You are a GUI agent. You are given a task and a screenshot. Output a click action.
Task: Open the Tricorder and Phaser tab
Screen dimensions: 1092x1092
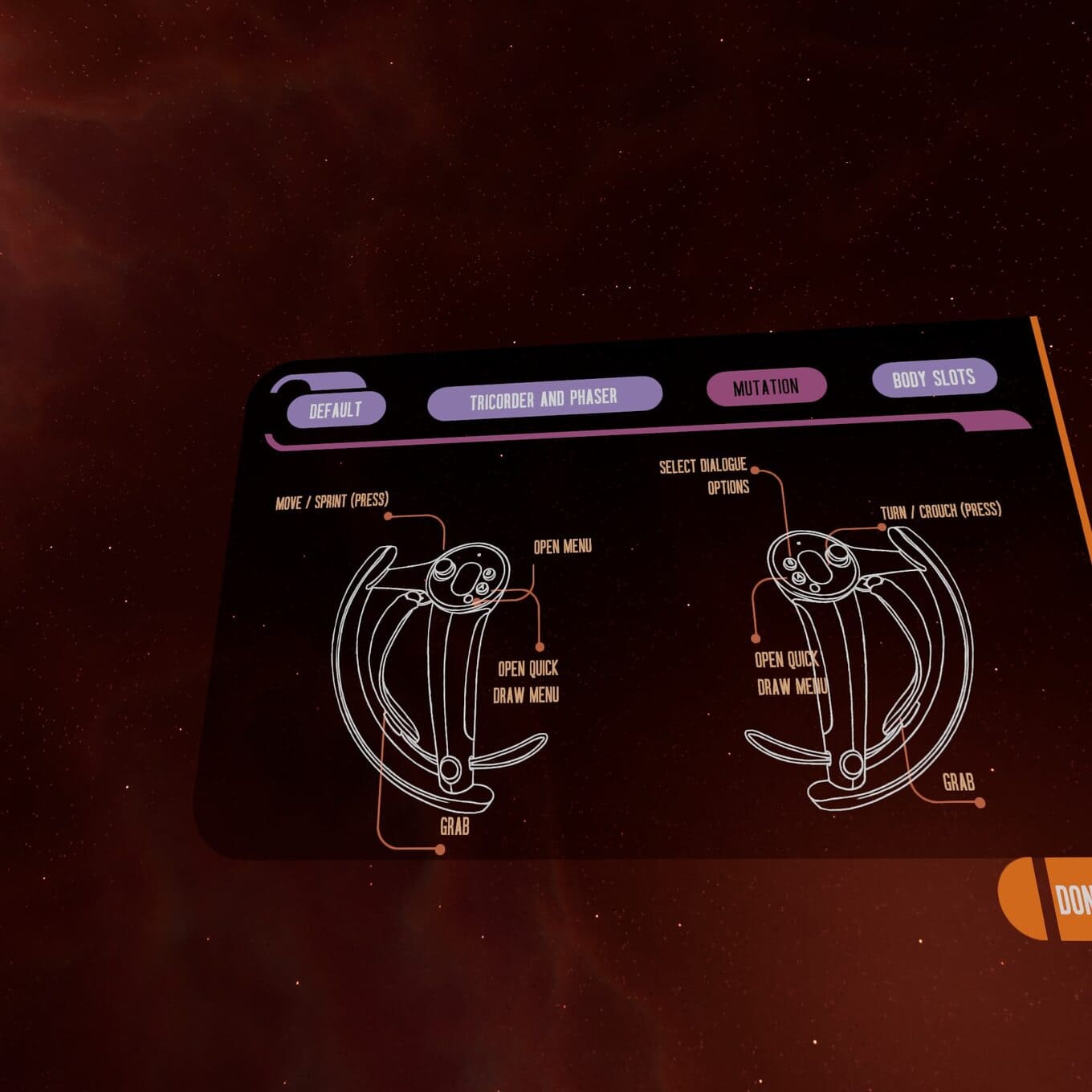(x=544, y=398)
